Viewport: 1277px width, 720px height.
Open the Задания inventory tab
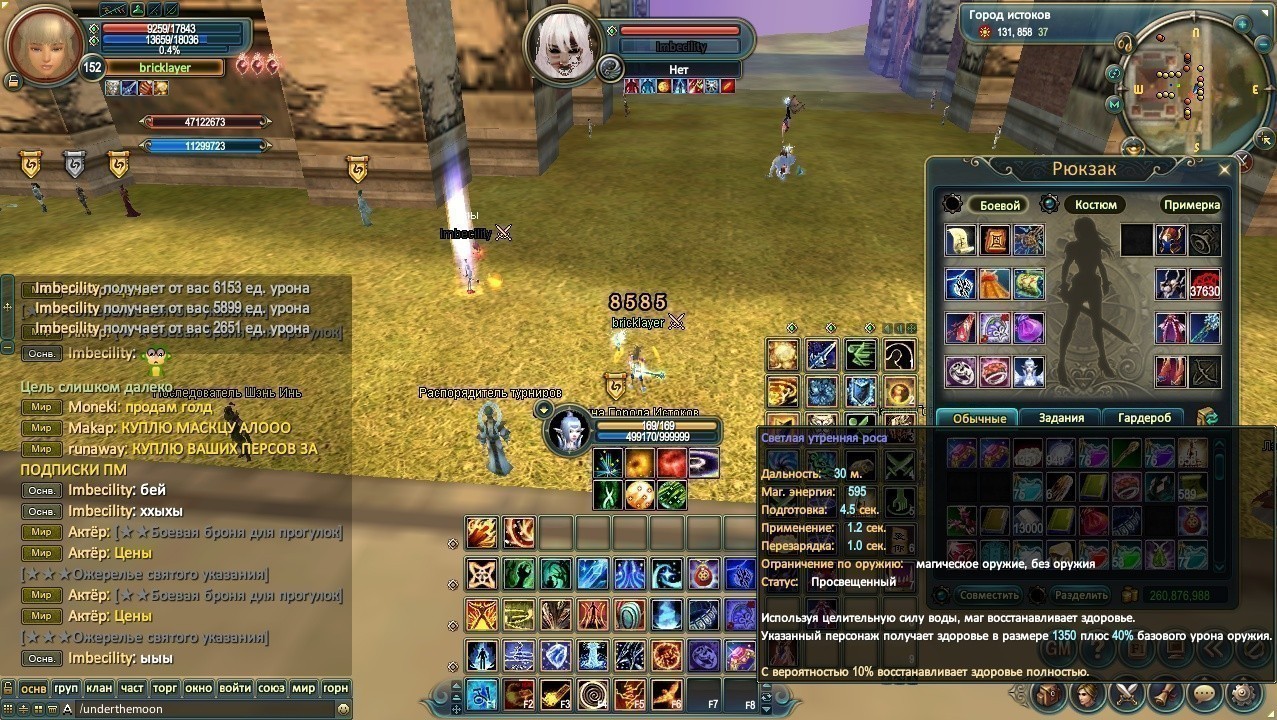tap(1061, 418)
